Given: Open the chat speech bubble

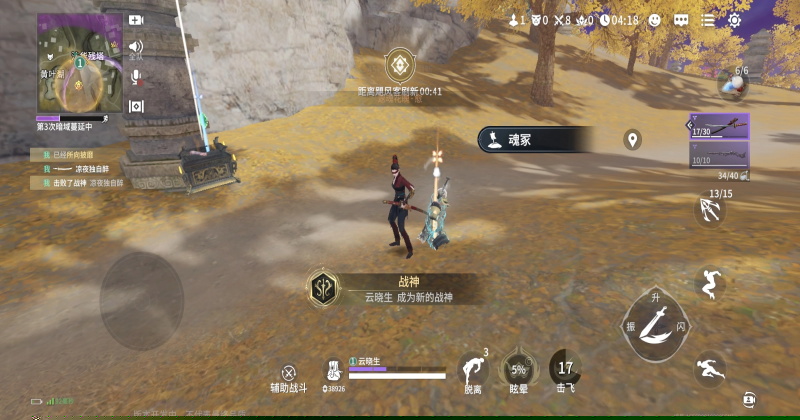Looking at the screenshot, I should click(681, 20).
